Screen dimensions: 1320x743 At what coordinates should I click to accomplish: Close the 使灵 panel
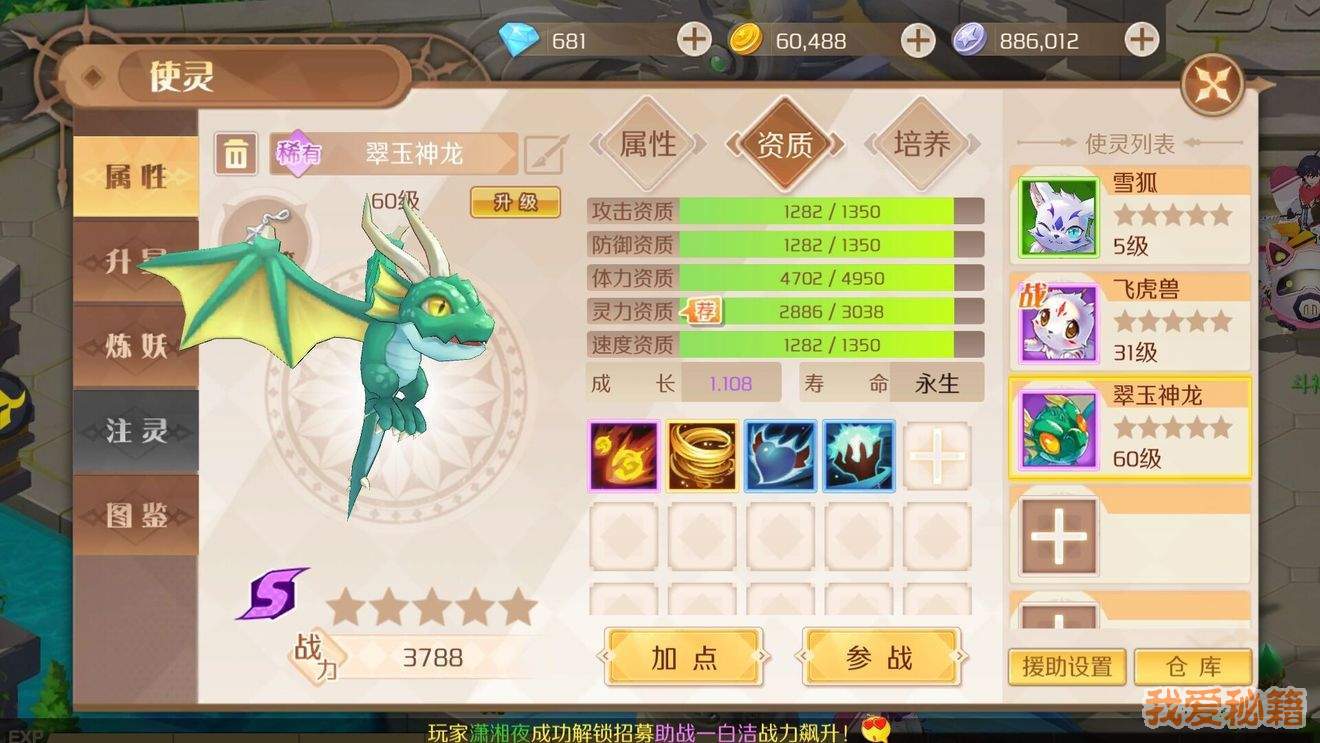1212,85
